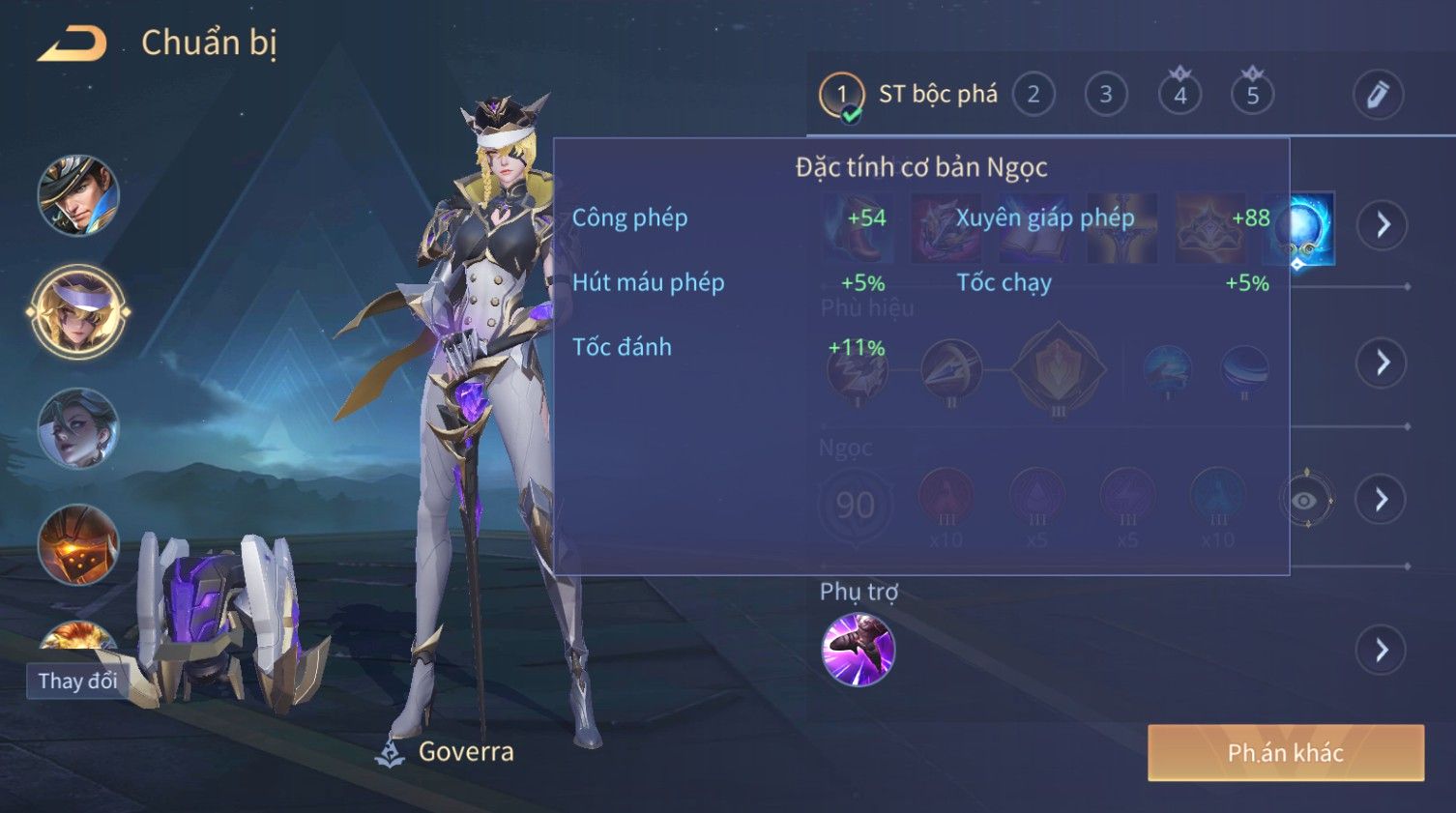1456x813 pixels.
Task: Select the cowboy hat hero portrait
Action: [x=77, y=196]
